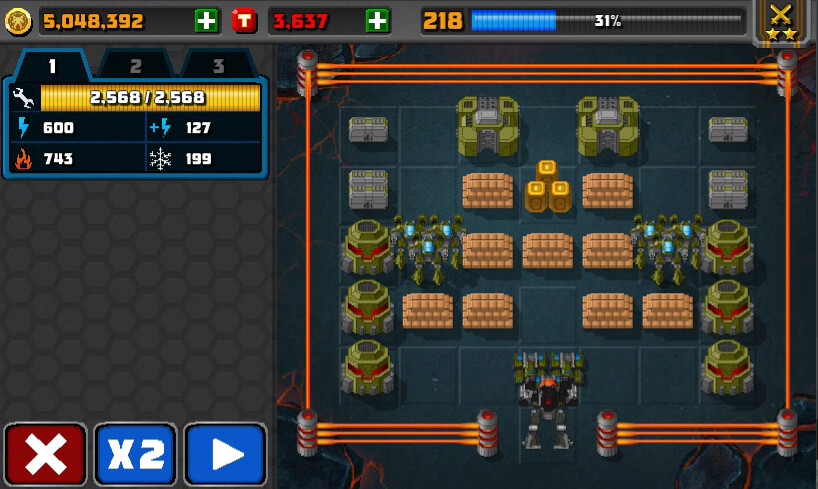Toggle the X2 speed button
818x489 pixels.
(135, 455)
